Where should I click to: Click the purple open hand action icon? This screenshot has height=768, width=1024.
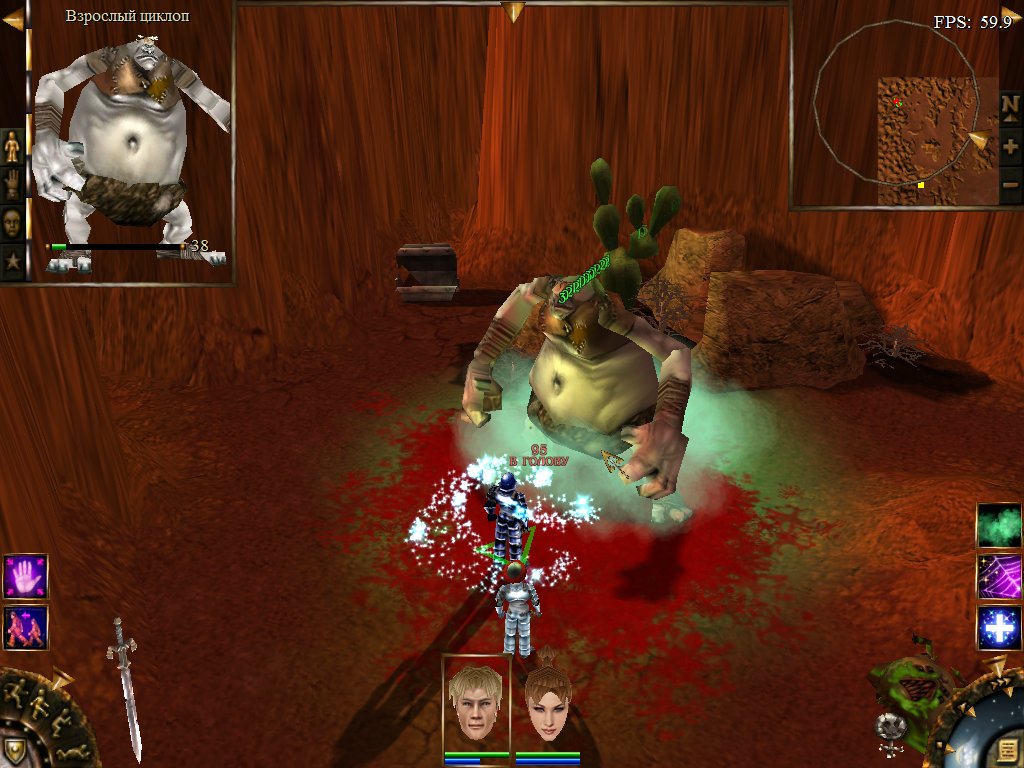coord(25,577)
